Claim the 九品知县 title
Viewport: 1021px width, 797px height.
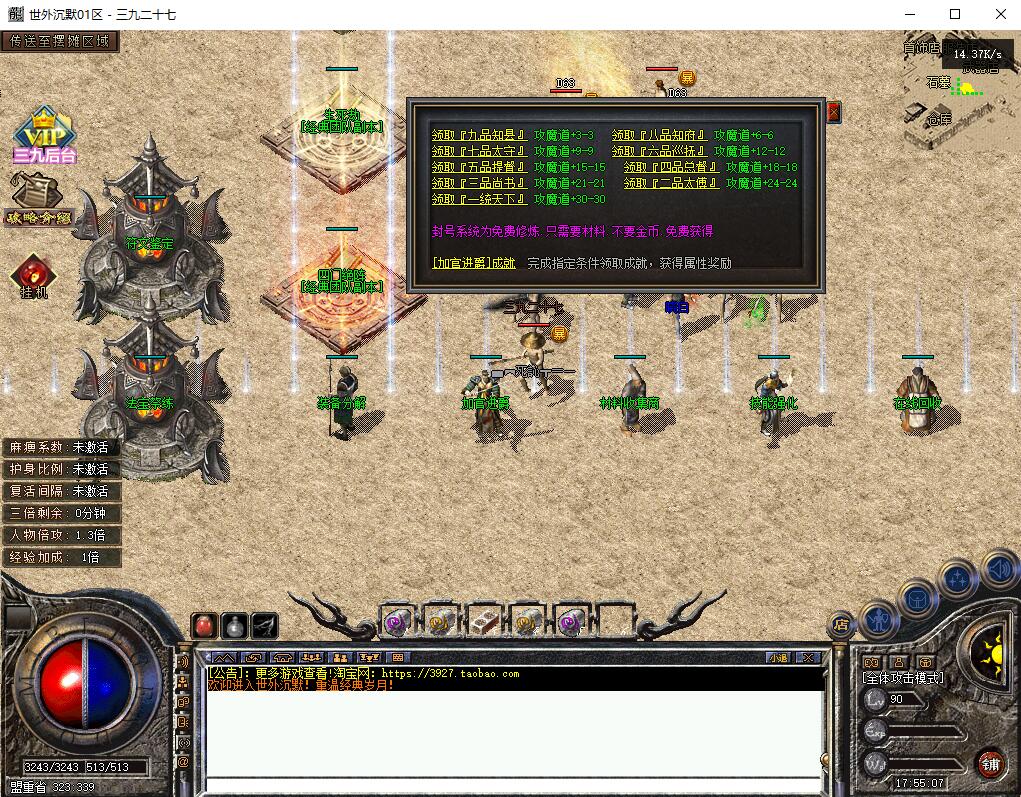coord(479,136)
